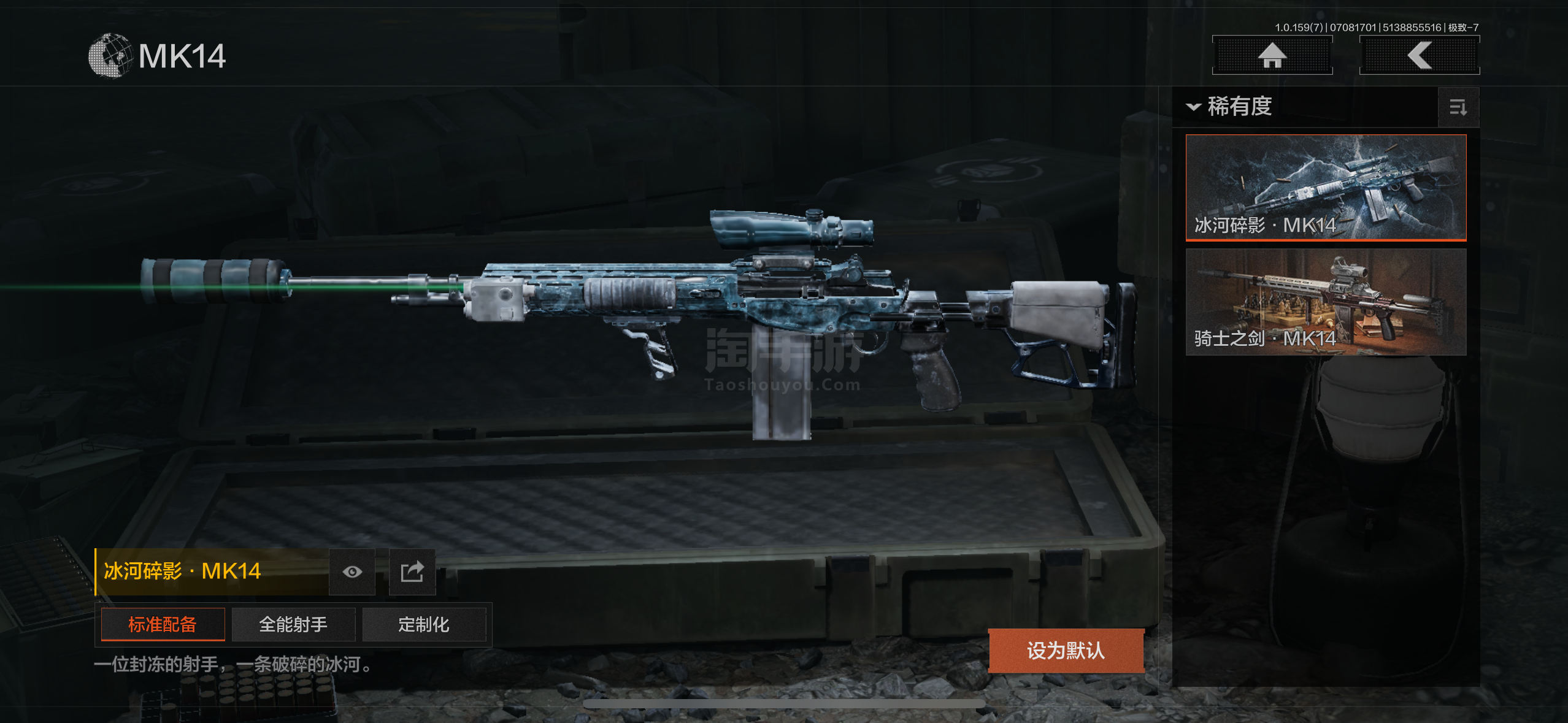The image size is (1568, 723).
Task: Choose the 骑士之剑 · MK14 skin thumbnail
Action: pos(1326,302)
